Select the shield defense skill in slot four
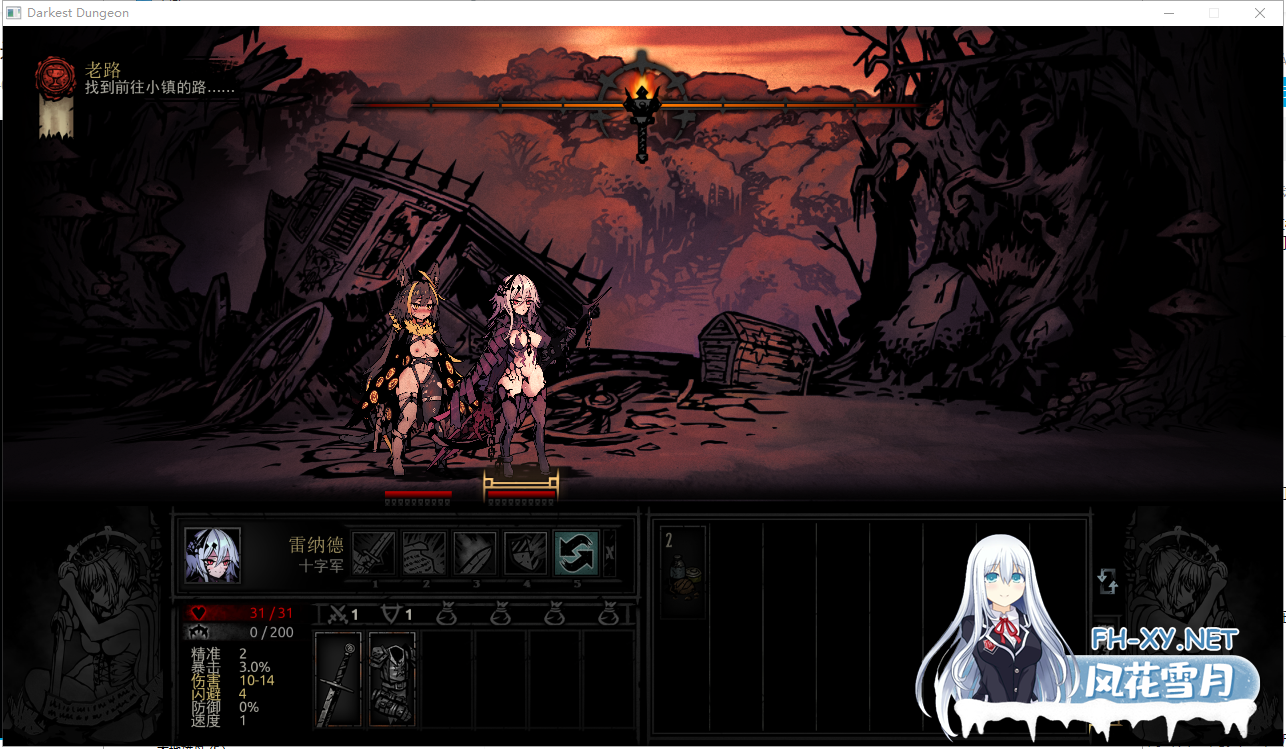This screenshot has width=1286, height=749. [x=525, y=553]
